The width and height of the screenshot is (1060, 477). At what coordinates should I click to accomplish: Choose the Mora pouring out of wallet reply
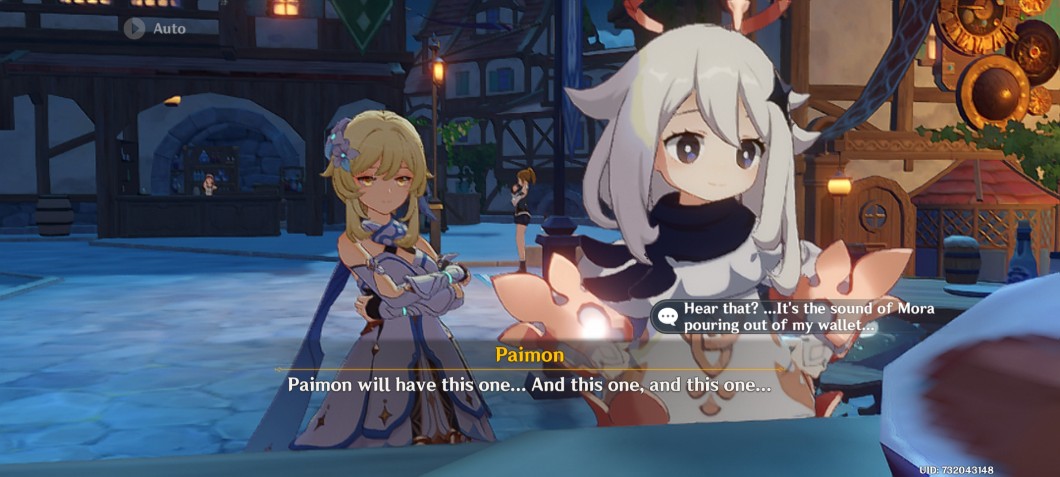pos(797,317)
